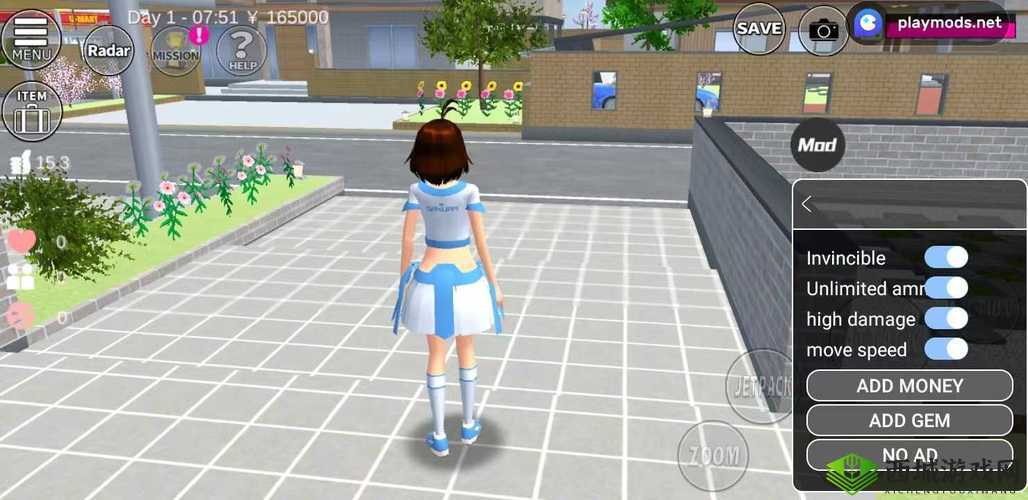Open the Help screen
Image resolution: width=1028 pixels, height=500 pixels.
point(242,50)
